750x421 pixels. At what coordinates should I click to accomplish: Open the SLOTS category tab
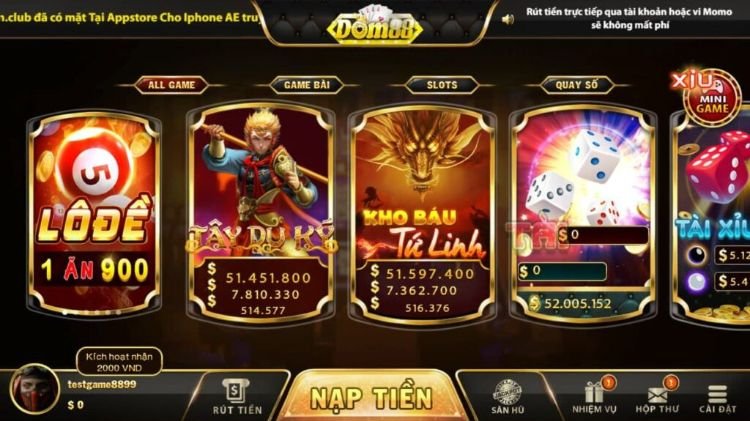tap(442, 85)
